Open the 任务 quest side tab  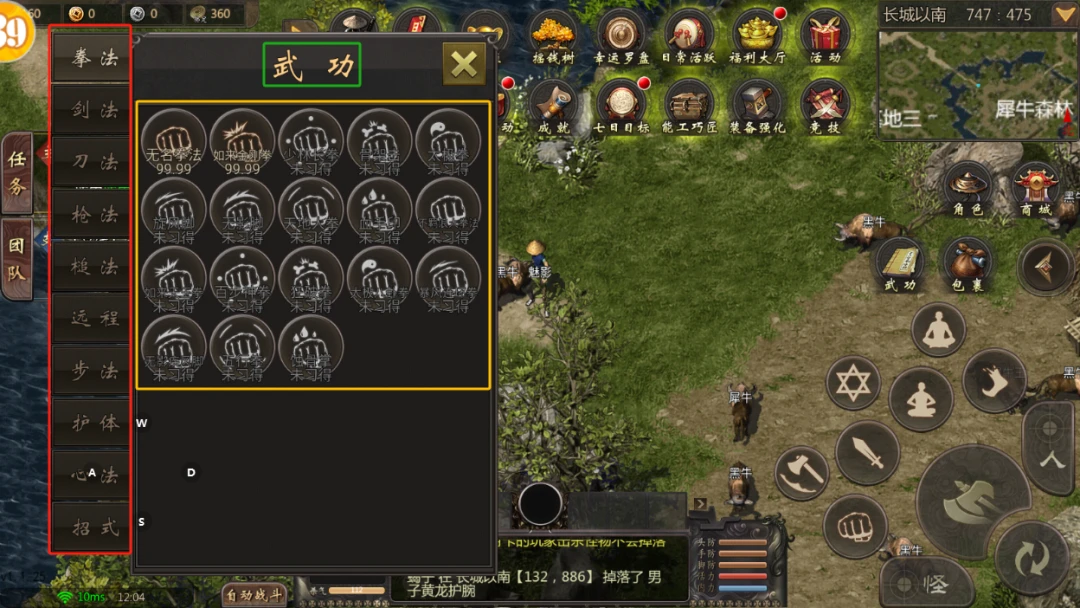(x=17, y=172)
